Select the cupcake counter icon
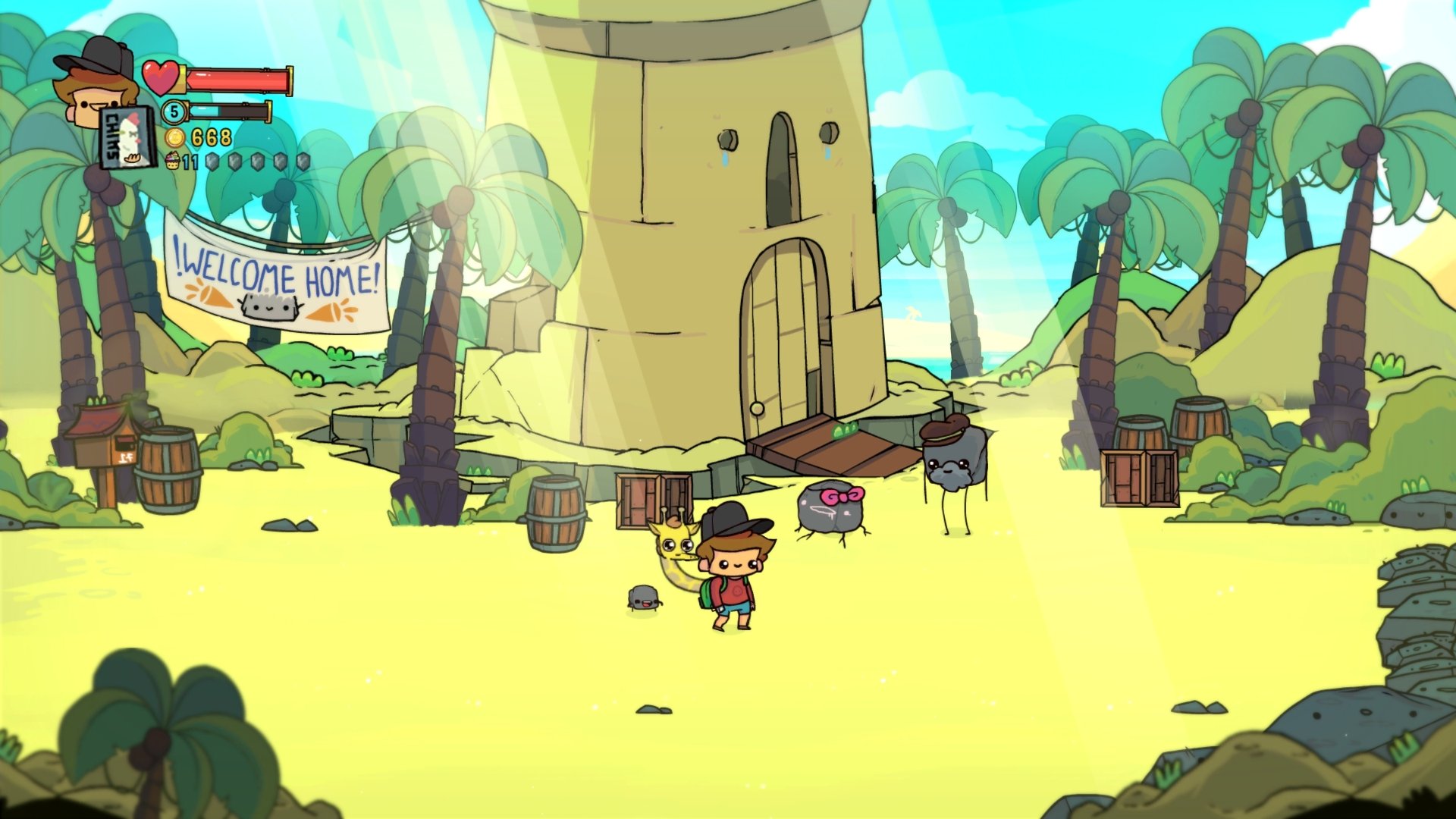This screenshot has height=819, width=1456. [x=173, y=161]
